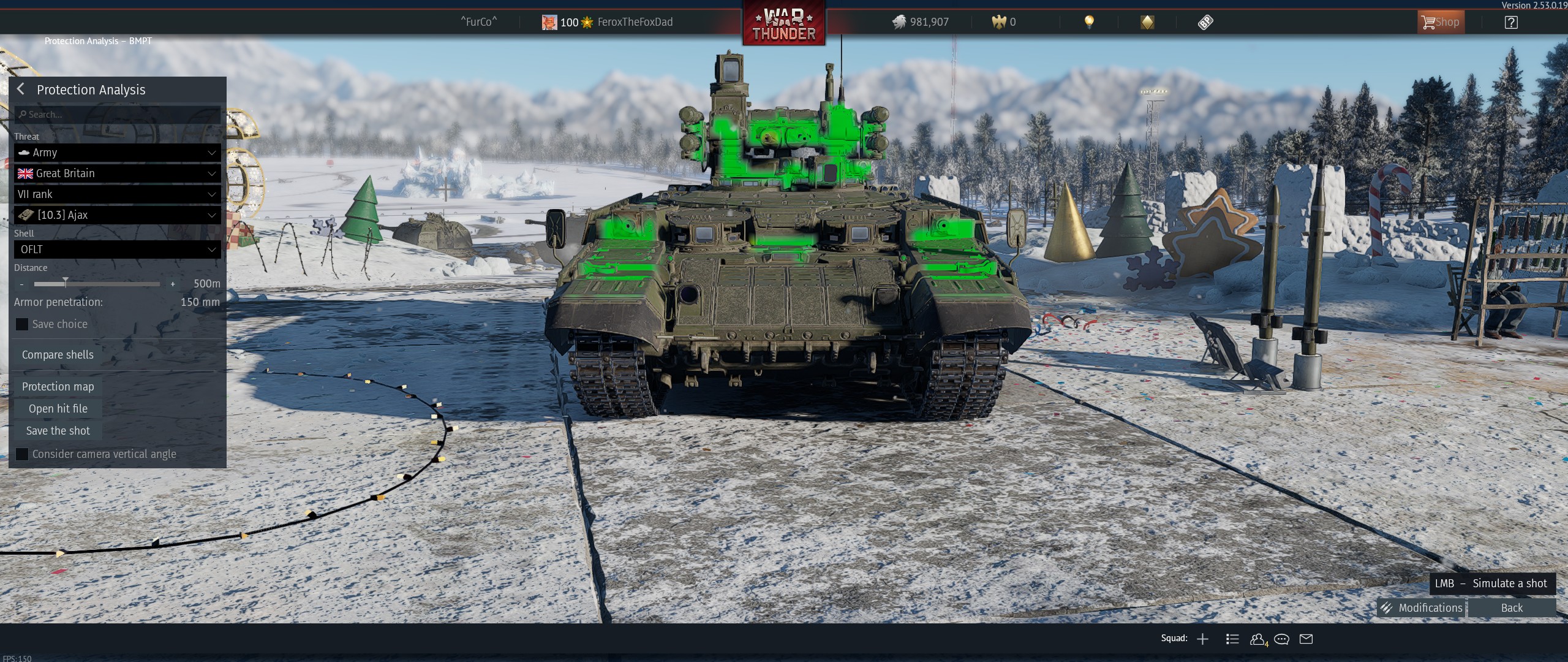Select Open hit file
This screenshot has height=662, width=1568.
[58, 409]
